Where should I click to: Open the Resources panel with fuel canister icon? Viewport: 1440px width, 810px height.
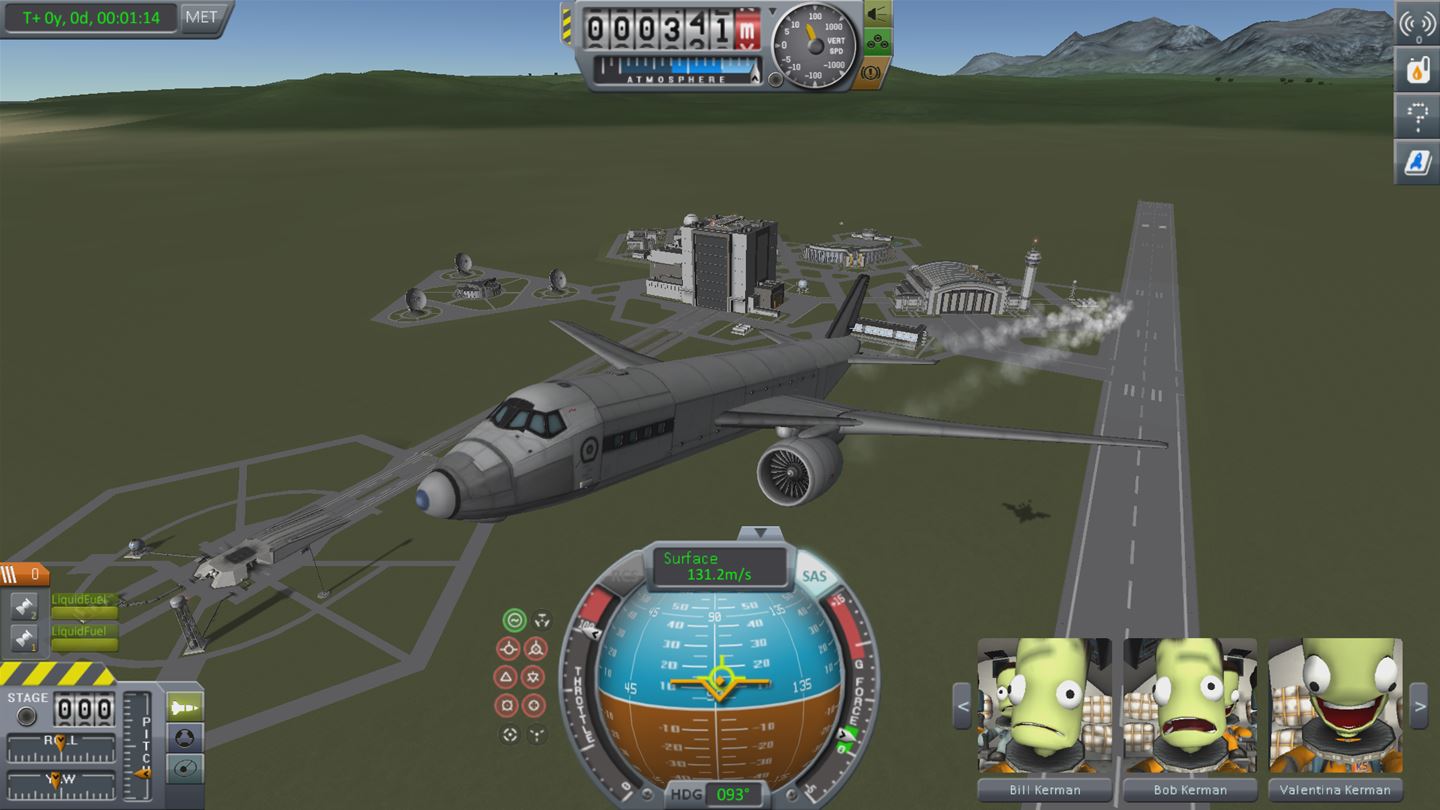pyautogui.click(x=1417, y=70)
